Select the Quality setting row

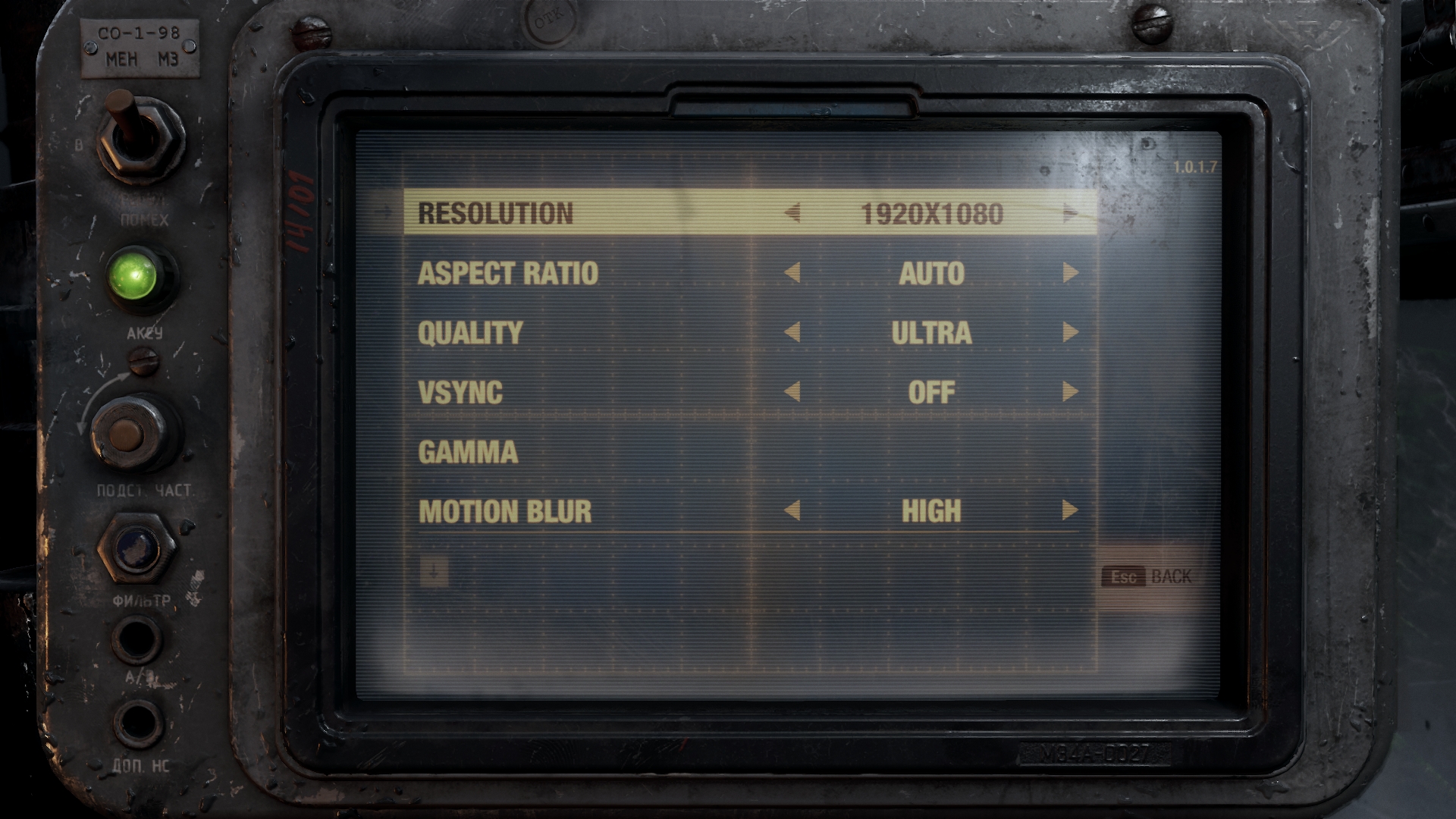pos(470,333)
